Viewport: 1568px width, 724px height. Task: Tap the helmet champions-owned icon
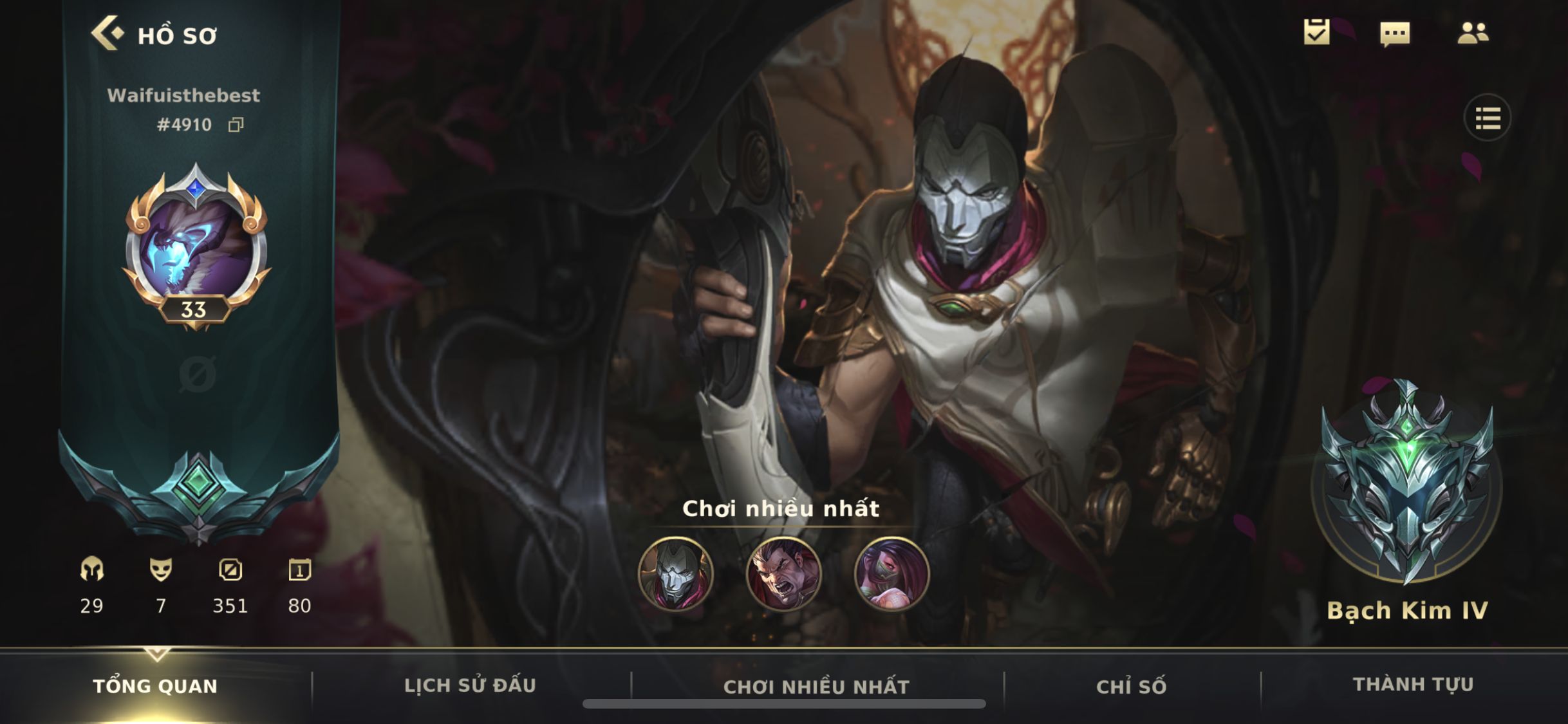point(92,570)
